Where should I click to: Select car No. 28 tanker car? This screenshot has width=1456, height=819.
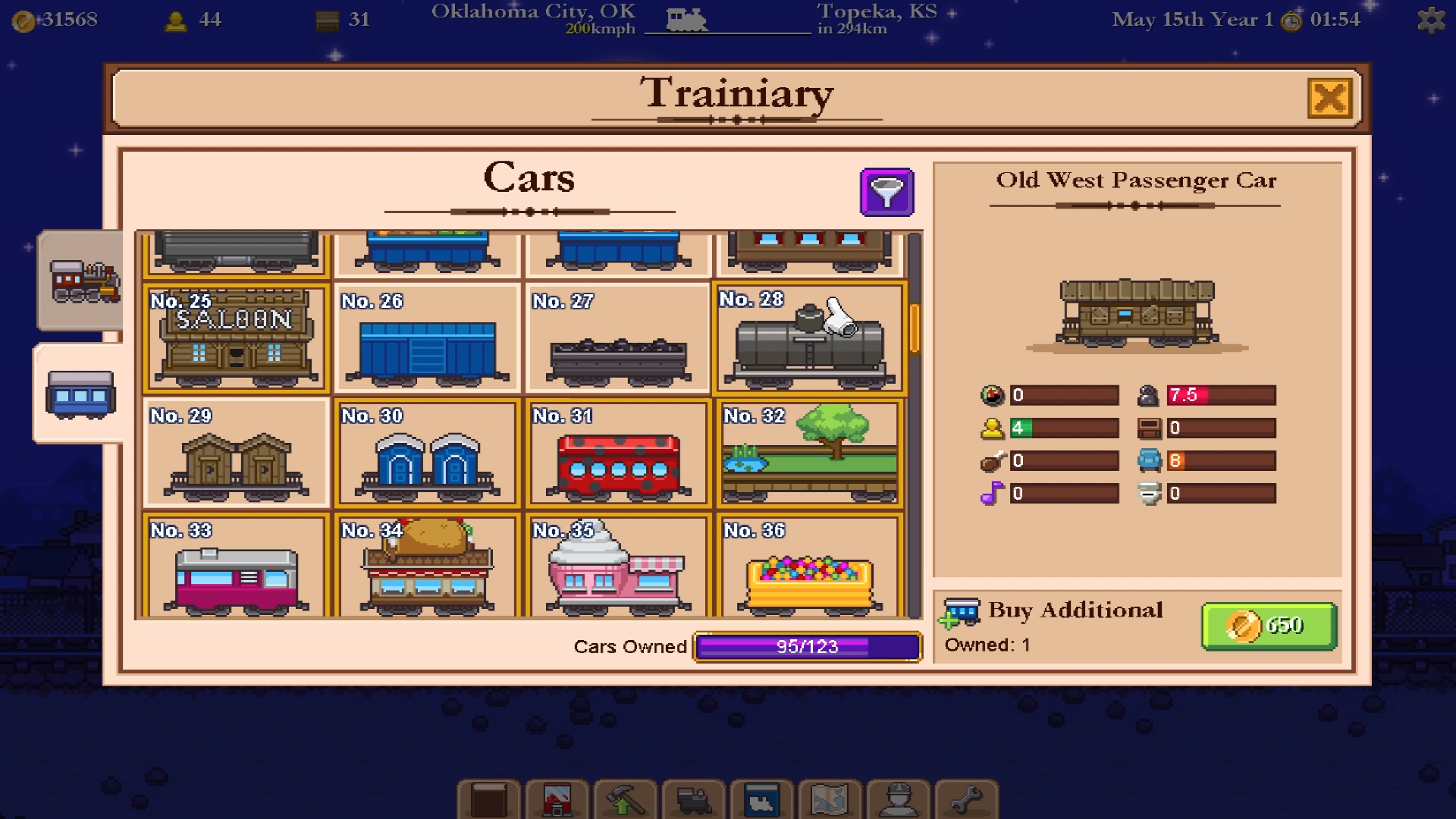[808, 337]
